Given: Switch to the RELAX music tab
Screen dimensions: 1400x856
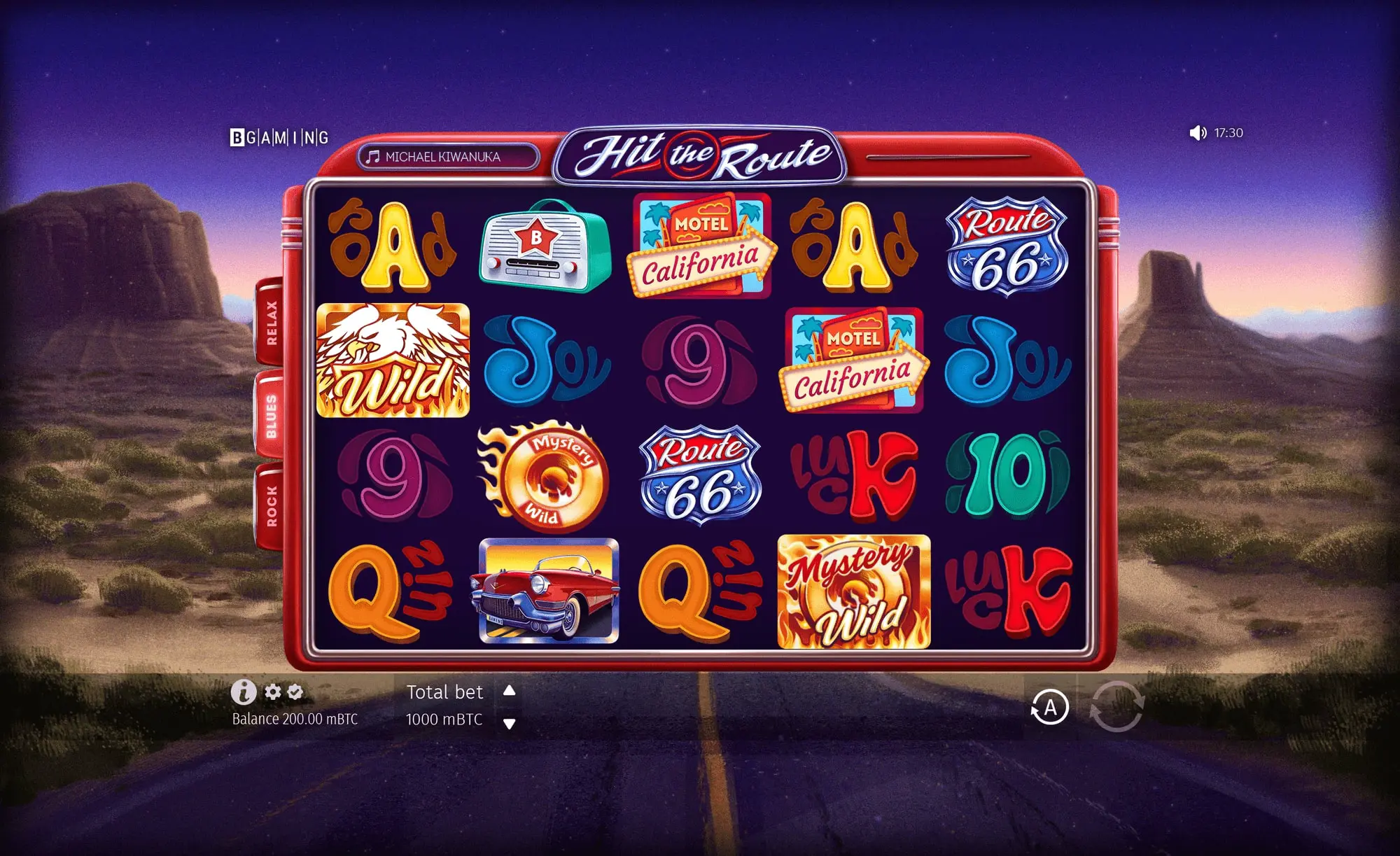Looking at the screenshot, I should coord(271,323).
